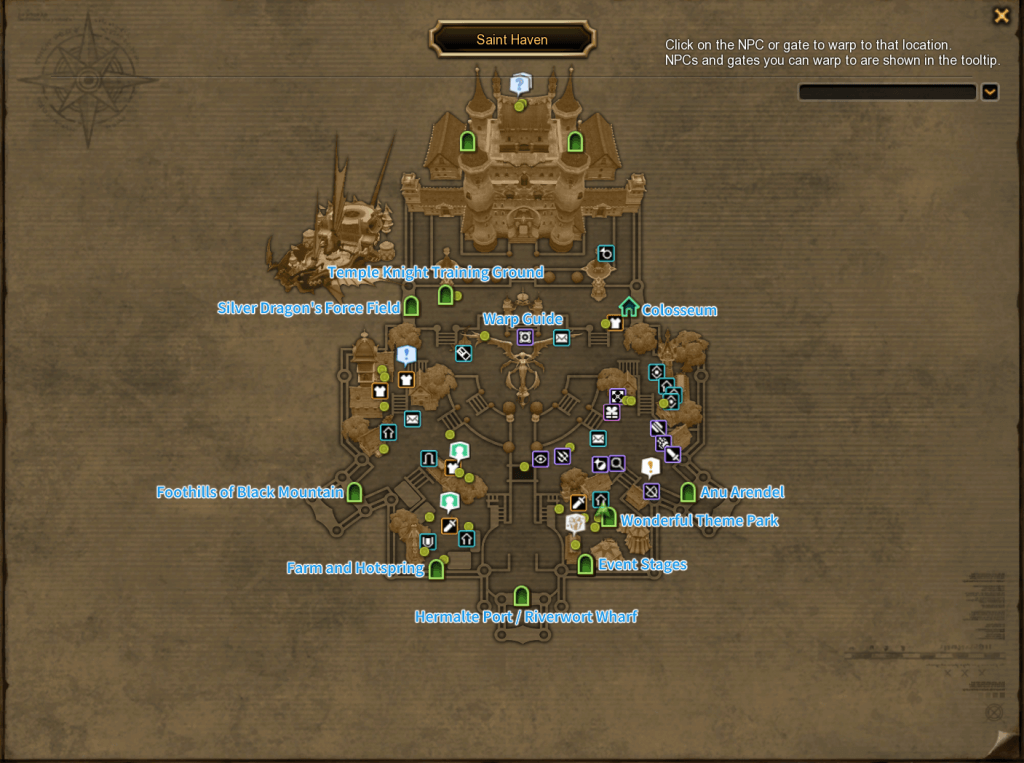The image size is (1024, 763).
Task: Choose the Farm and Hotspring gate
Action: 436,569
